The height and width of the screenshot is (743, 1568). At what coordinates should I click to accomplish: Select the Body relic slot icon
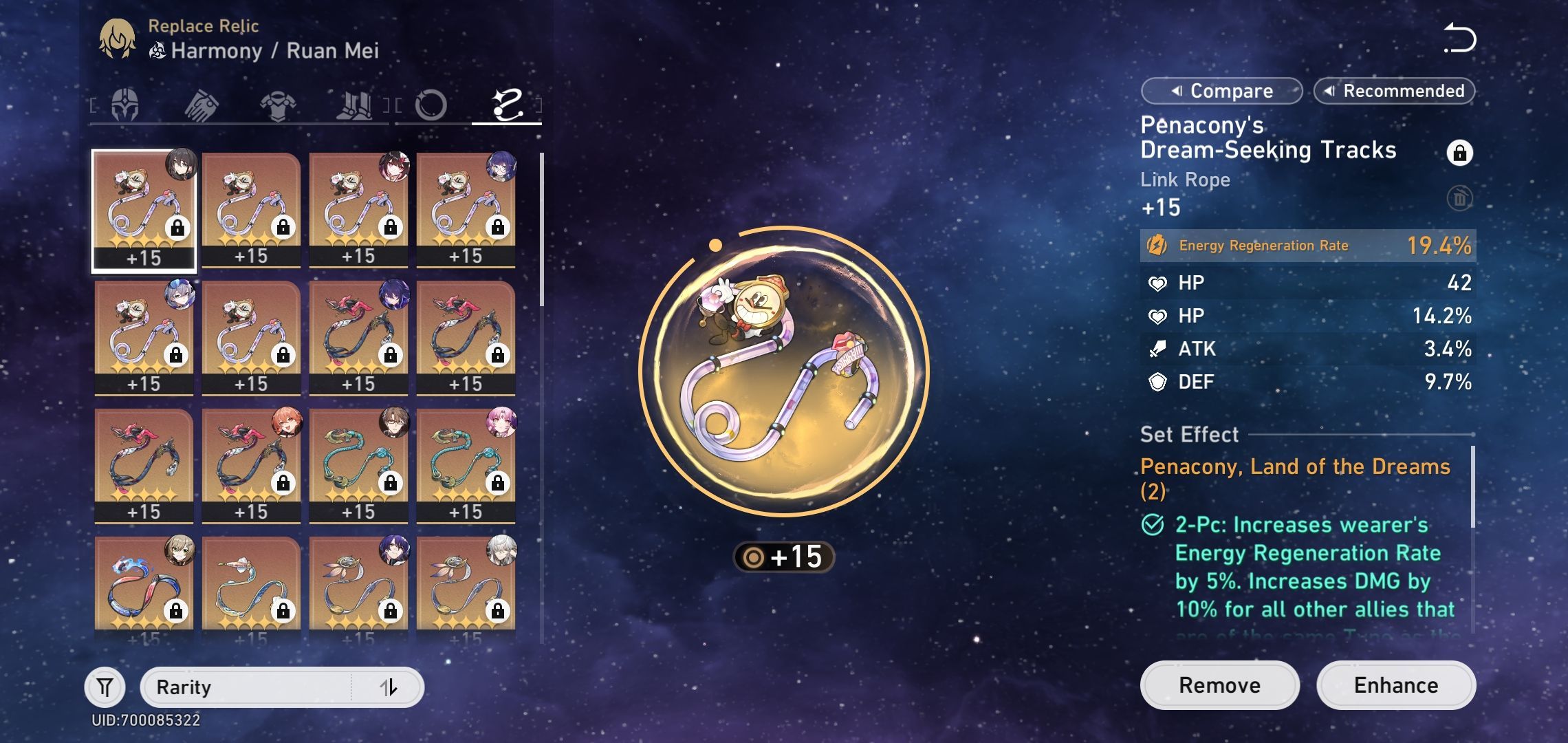276,103
